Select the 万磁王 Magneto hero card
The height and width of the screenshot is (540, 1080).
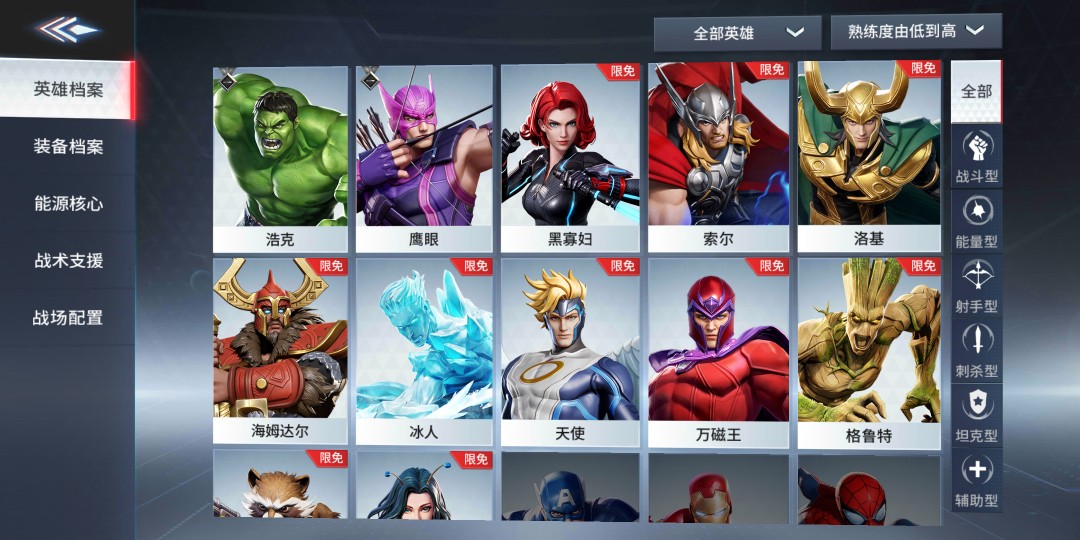[x=717, y=352]
